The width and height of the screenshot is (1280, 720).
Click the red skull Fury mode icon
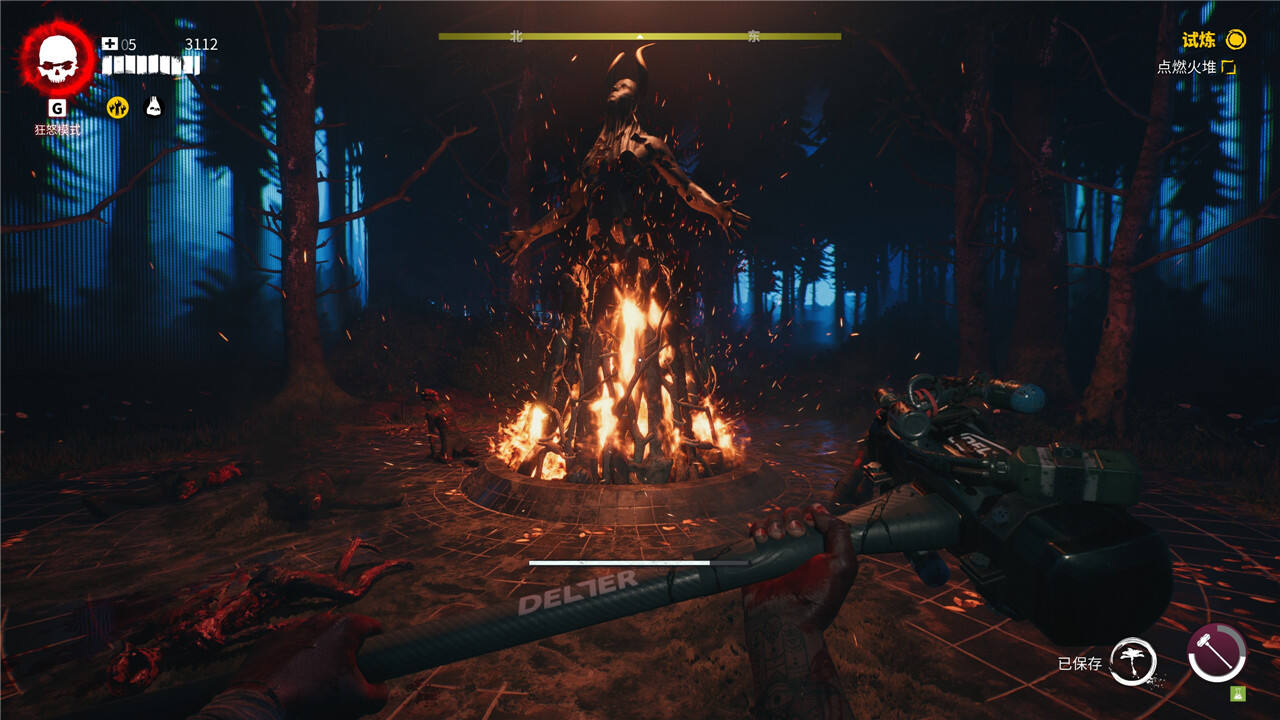(x=57, y=57)
